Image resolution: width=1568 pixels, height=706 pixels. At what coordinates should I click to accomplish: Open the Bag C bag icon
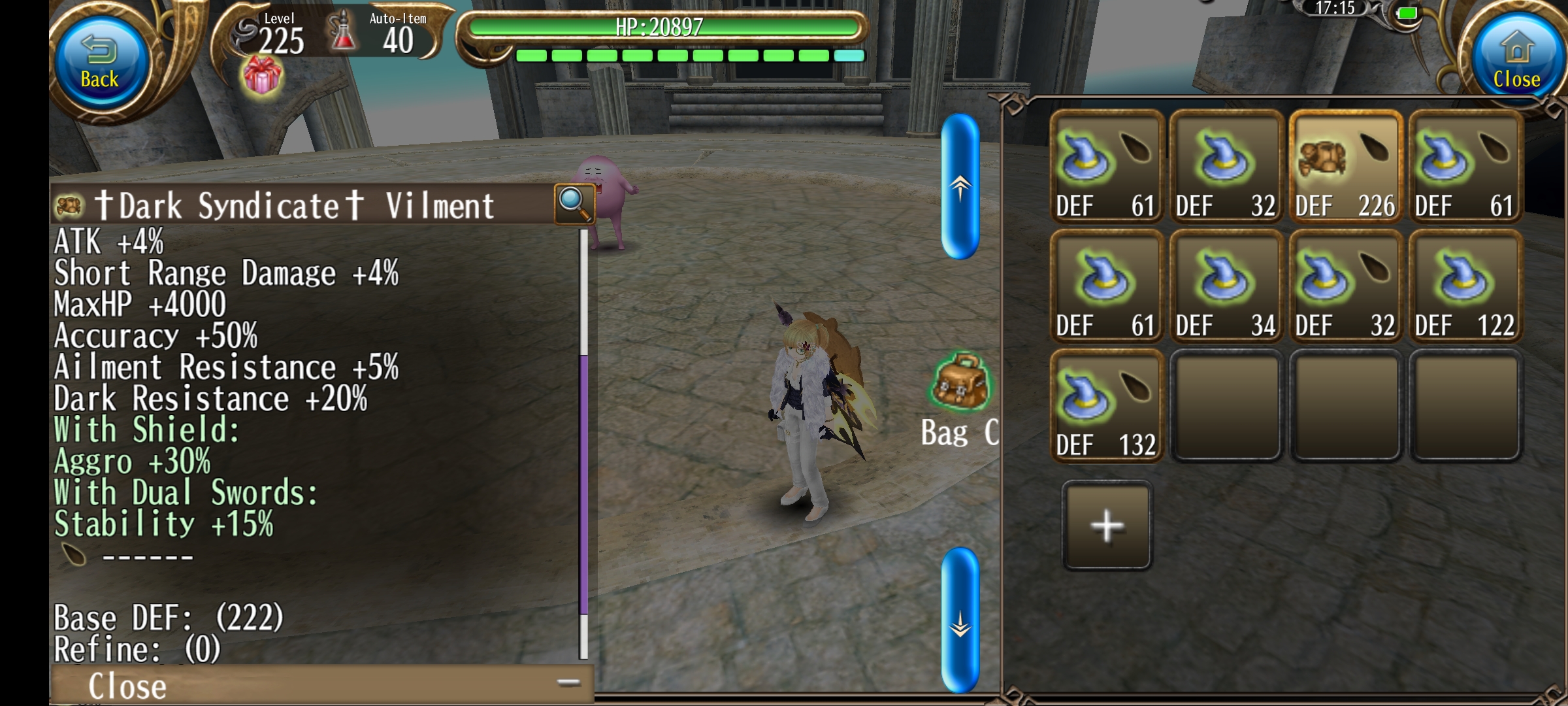click(960, 382)
